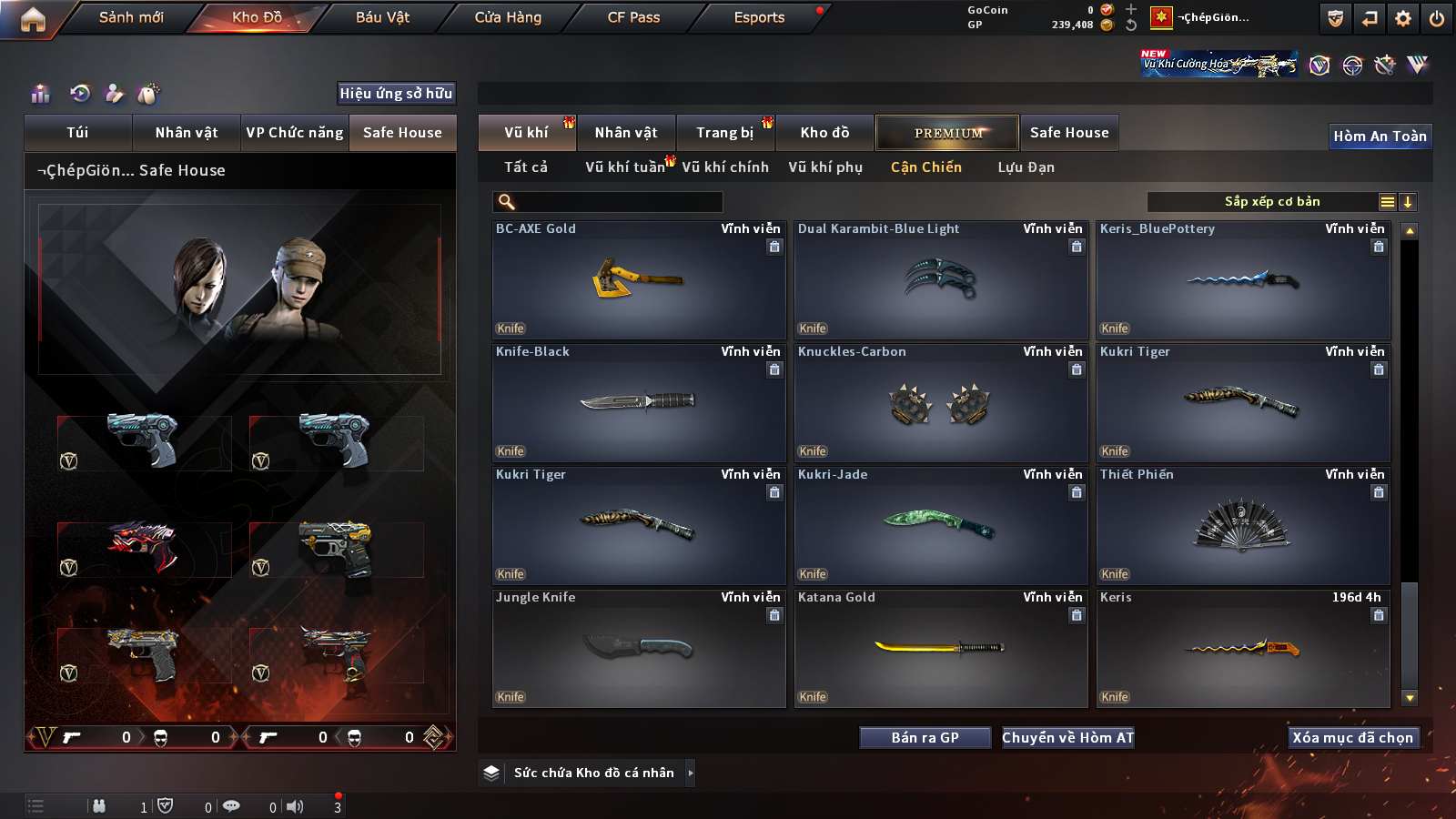1456x819 pixels.
Task: Switch to the Báu Vật tab
Action: pyautogui.click(x=382, y=17)
